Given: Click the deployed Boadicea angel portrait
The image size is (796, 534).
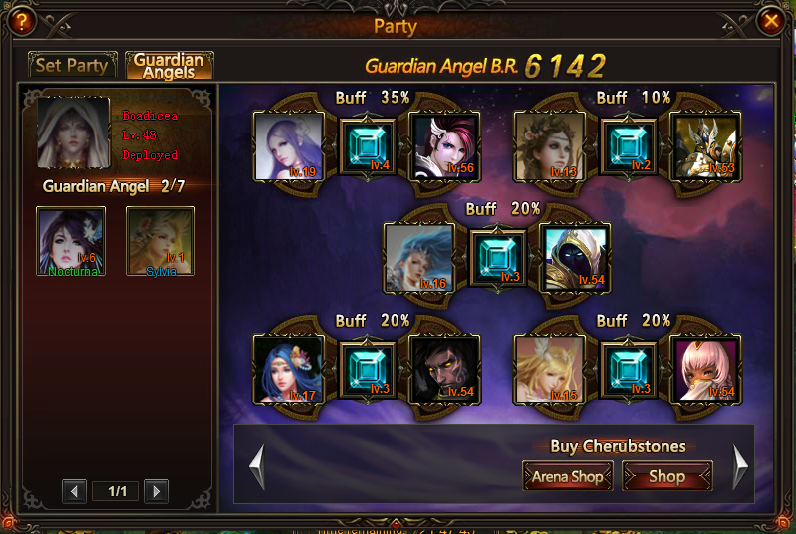Looking at the screenshot, I should click(x=73, y=132).
